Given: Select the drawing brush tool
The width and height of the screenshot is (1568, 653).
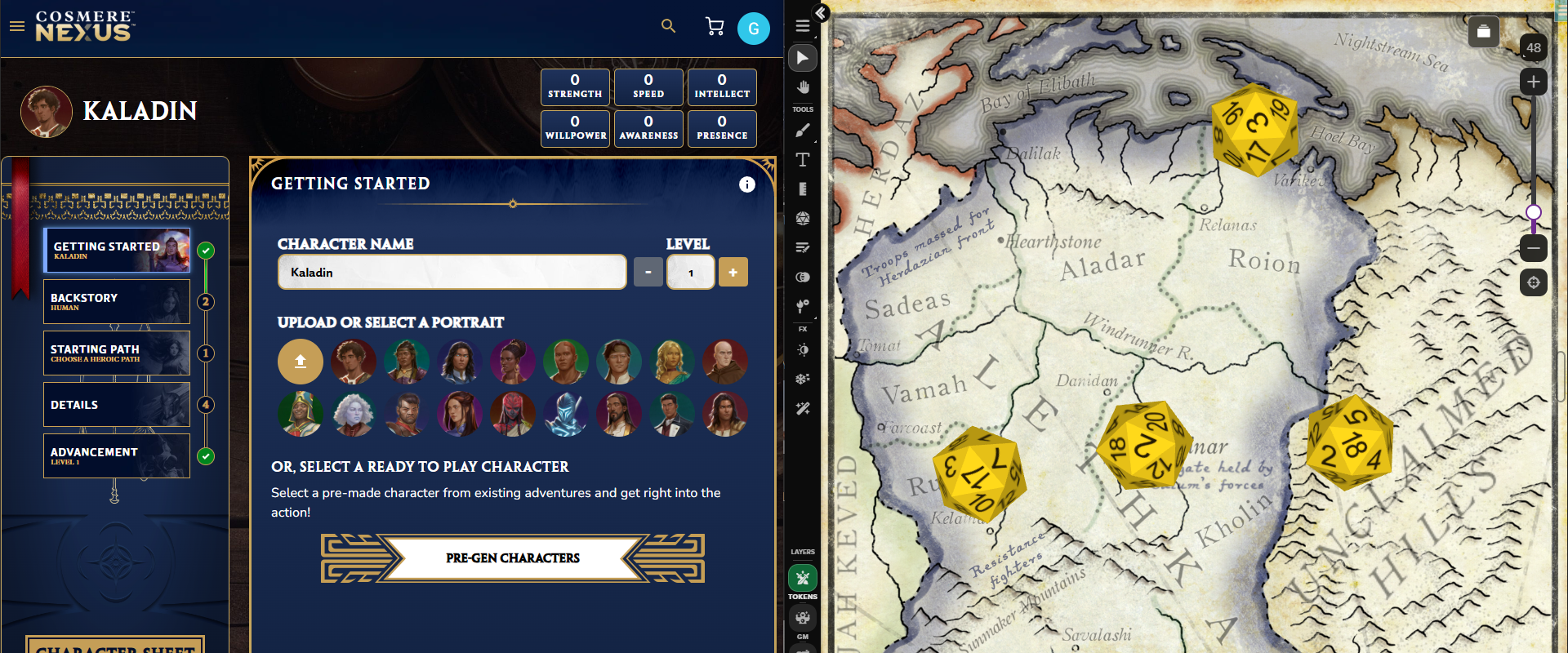Looking at the screenshot, I should [x=803, y=130].
